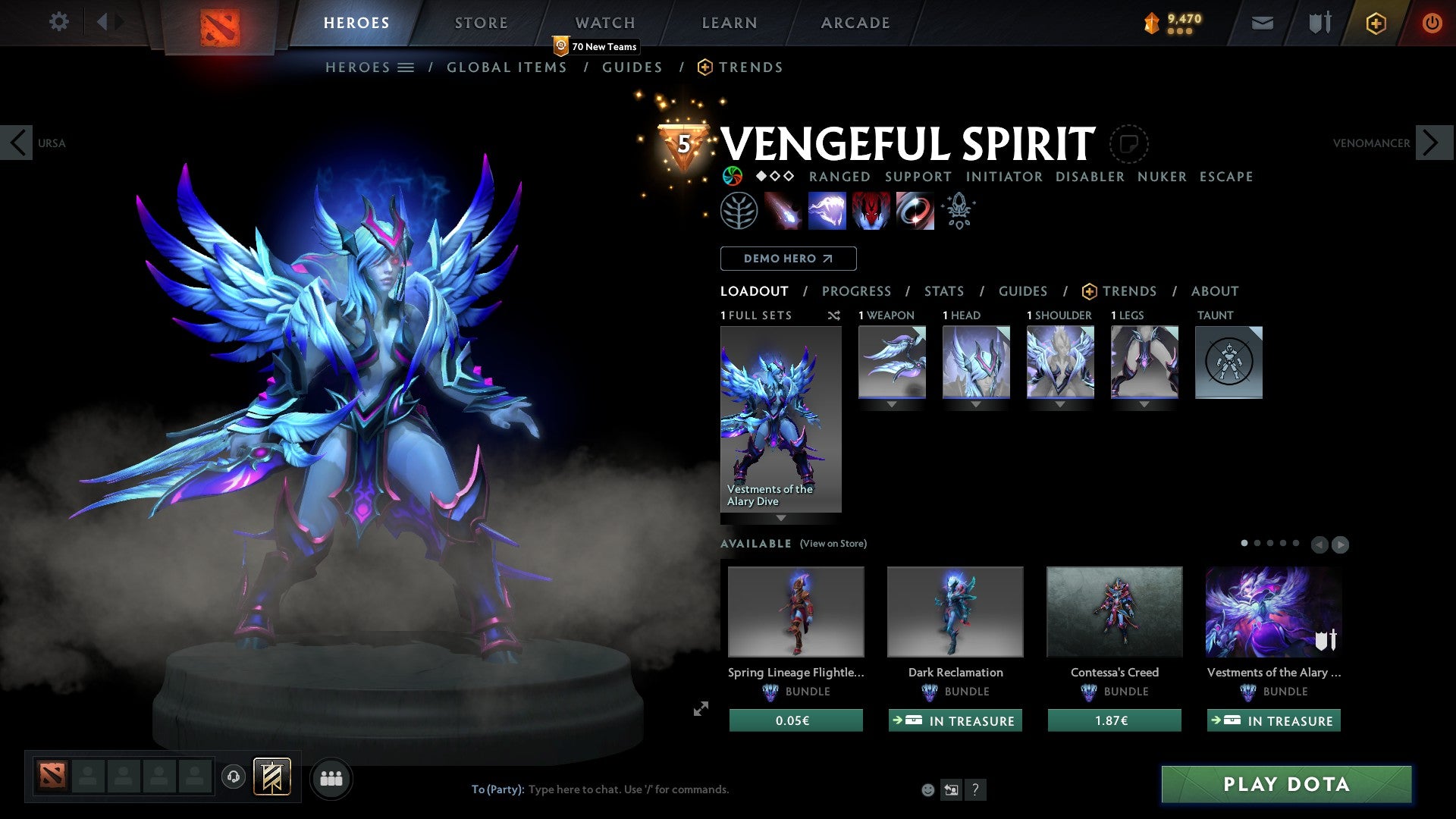Viewport: 1456px width, 819px height.
Task: Toggle voice chat with the headset icon
Action: pos(233,778)
